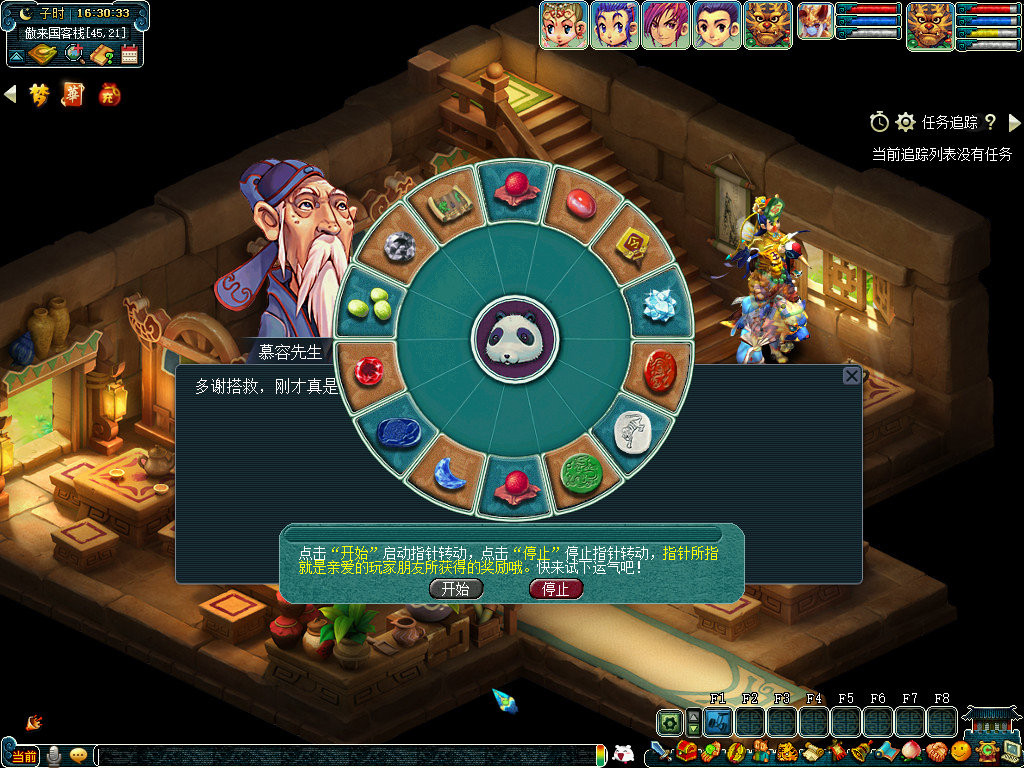Image resolution: width=1024 pixels, height=768 pixels.
Task: Open the red 華 book icon
Action: tap(73, 95)
